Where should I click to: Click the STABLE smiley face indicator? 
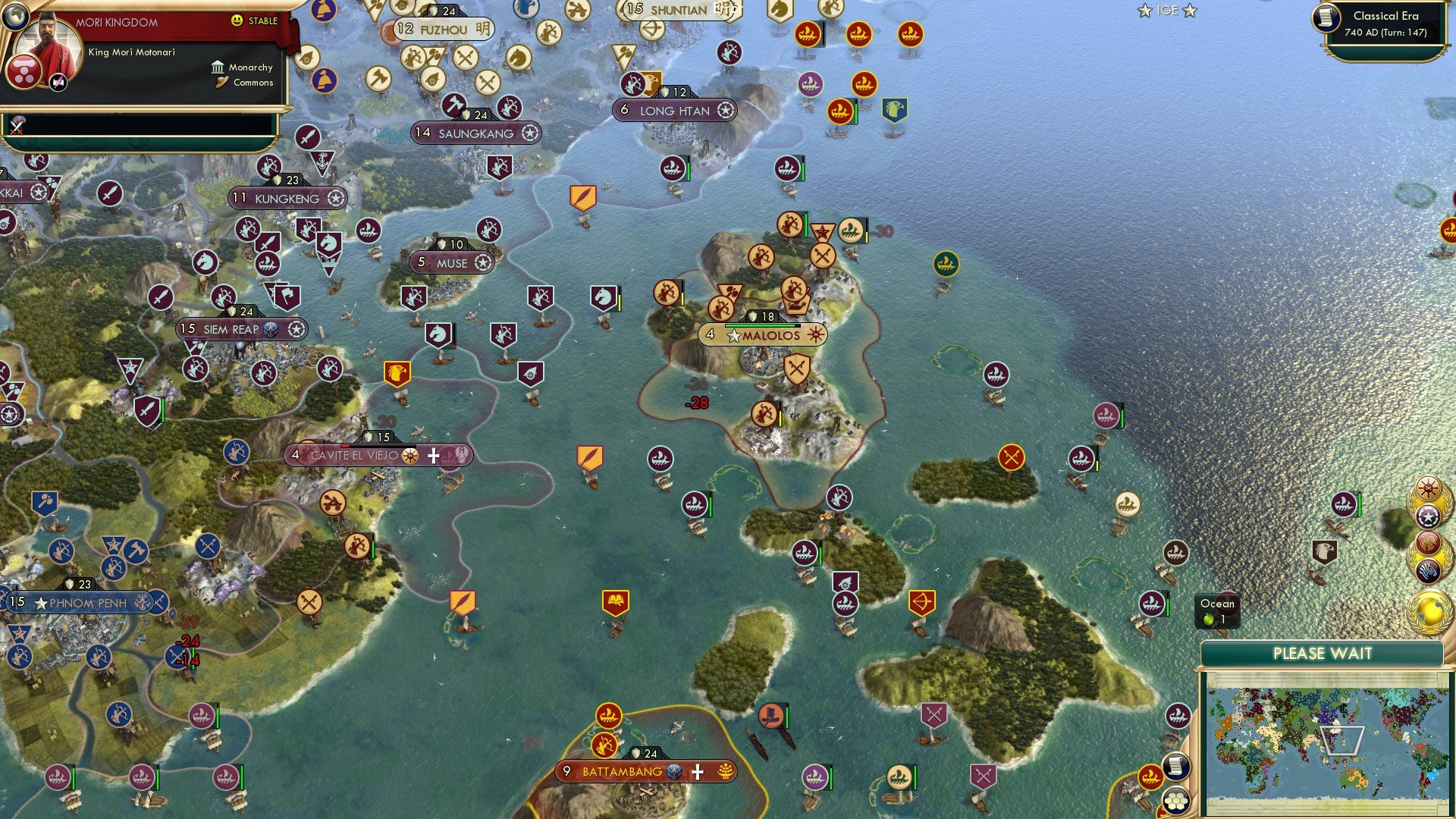[237, 21]
